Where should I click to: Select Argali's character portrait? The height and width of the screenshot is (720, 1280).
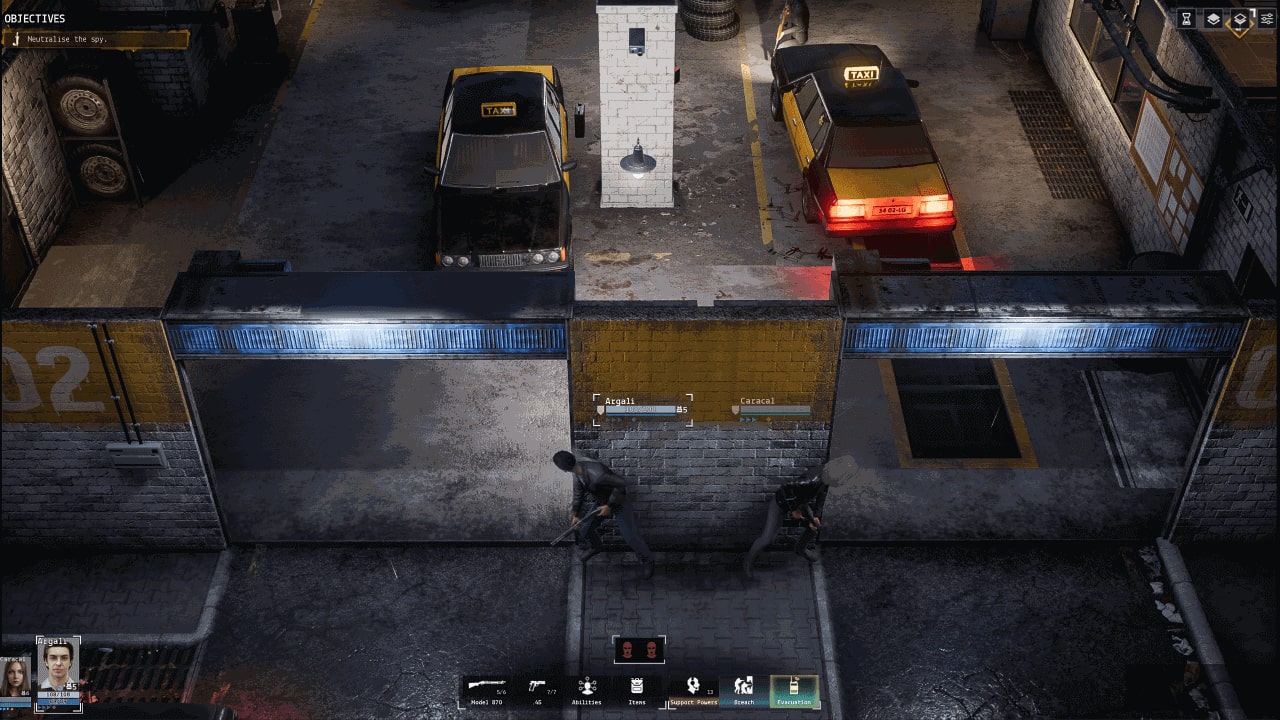point(58,665)
